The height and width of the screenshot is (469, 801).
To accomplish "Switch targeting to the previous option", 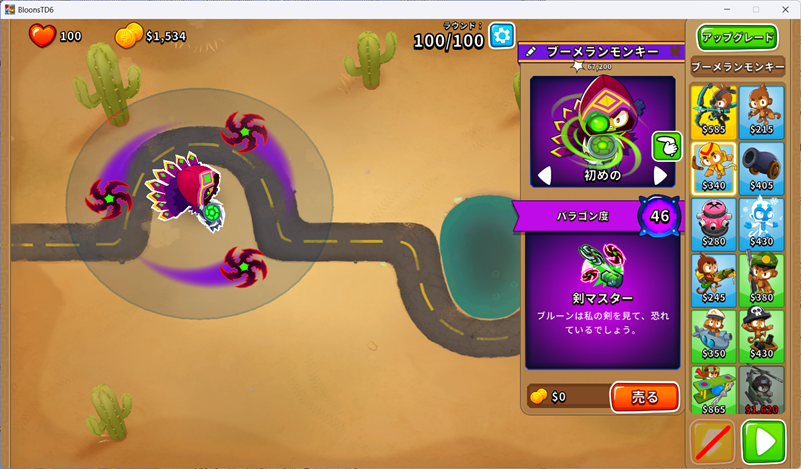I will 545,176.
